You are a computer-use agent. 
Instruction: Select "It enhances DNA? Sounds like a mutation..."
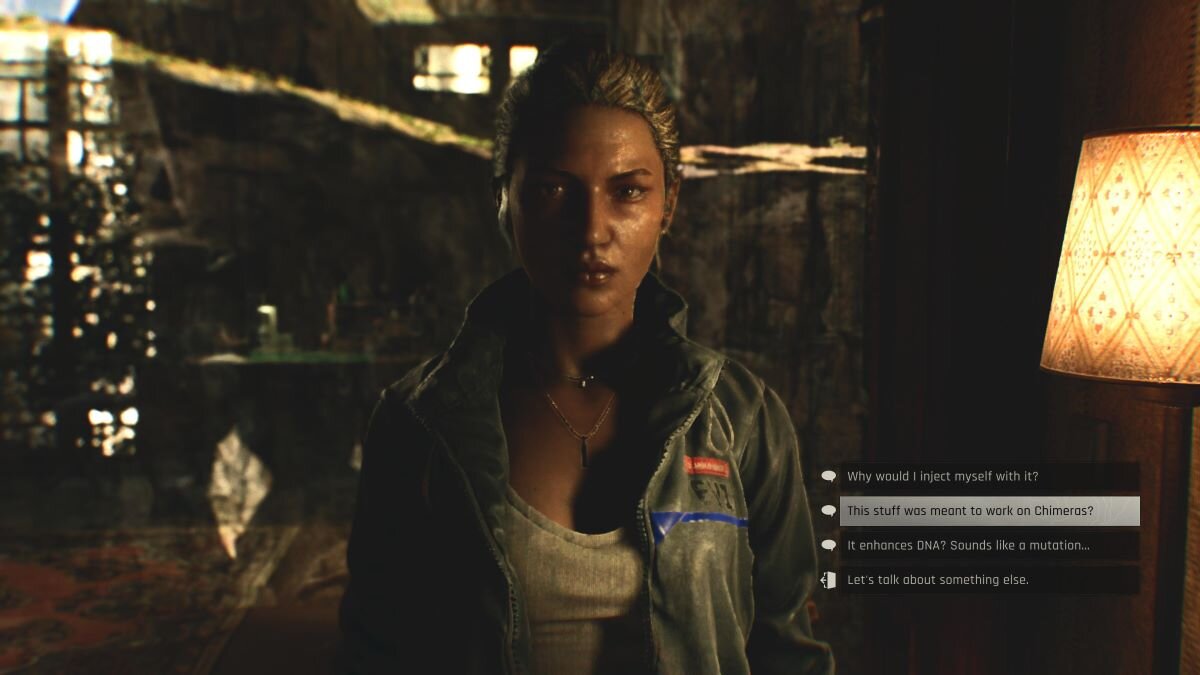pyautogui.click(x=968, y=545)
